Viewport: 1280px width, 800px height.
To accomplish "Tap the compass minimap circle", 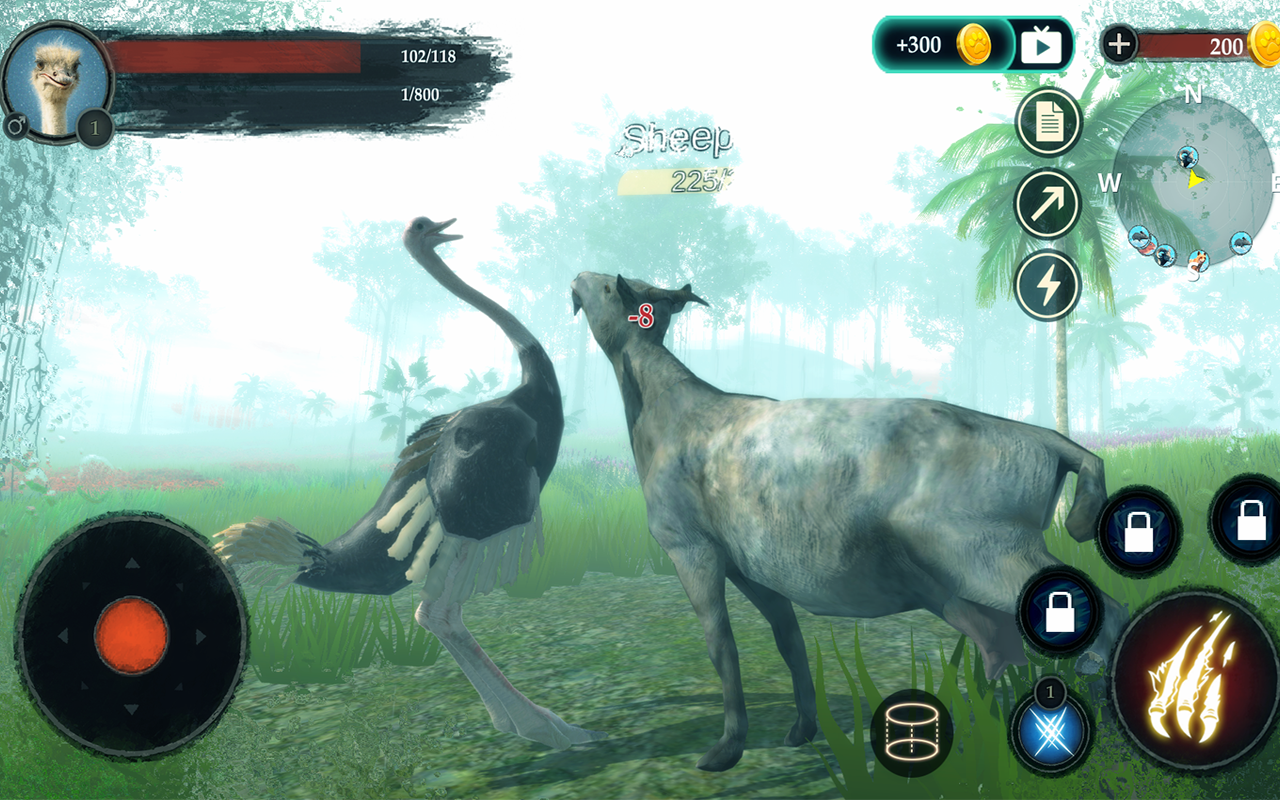I will click(x=1192, y=180).
